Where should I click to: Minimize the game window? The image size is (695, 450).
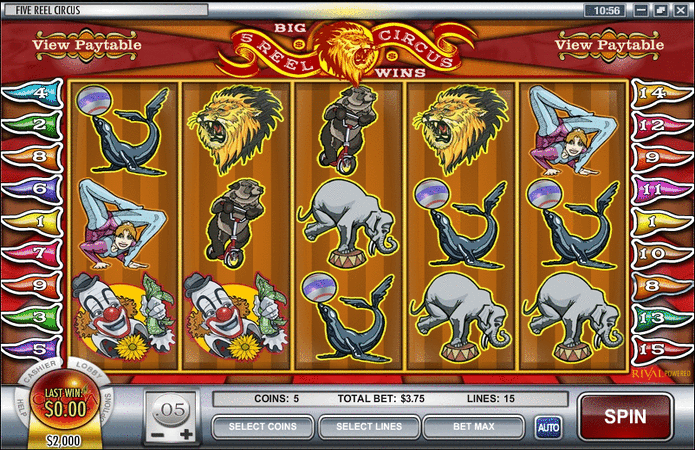641,9
